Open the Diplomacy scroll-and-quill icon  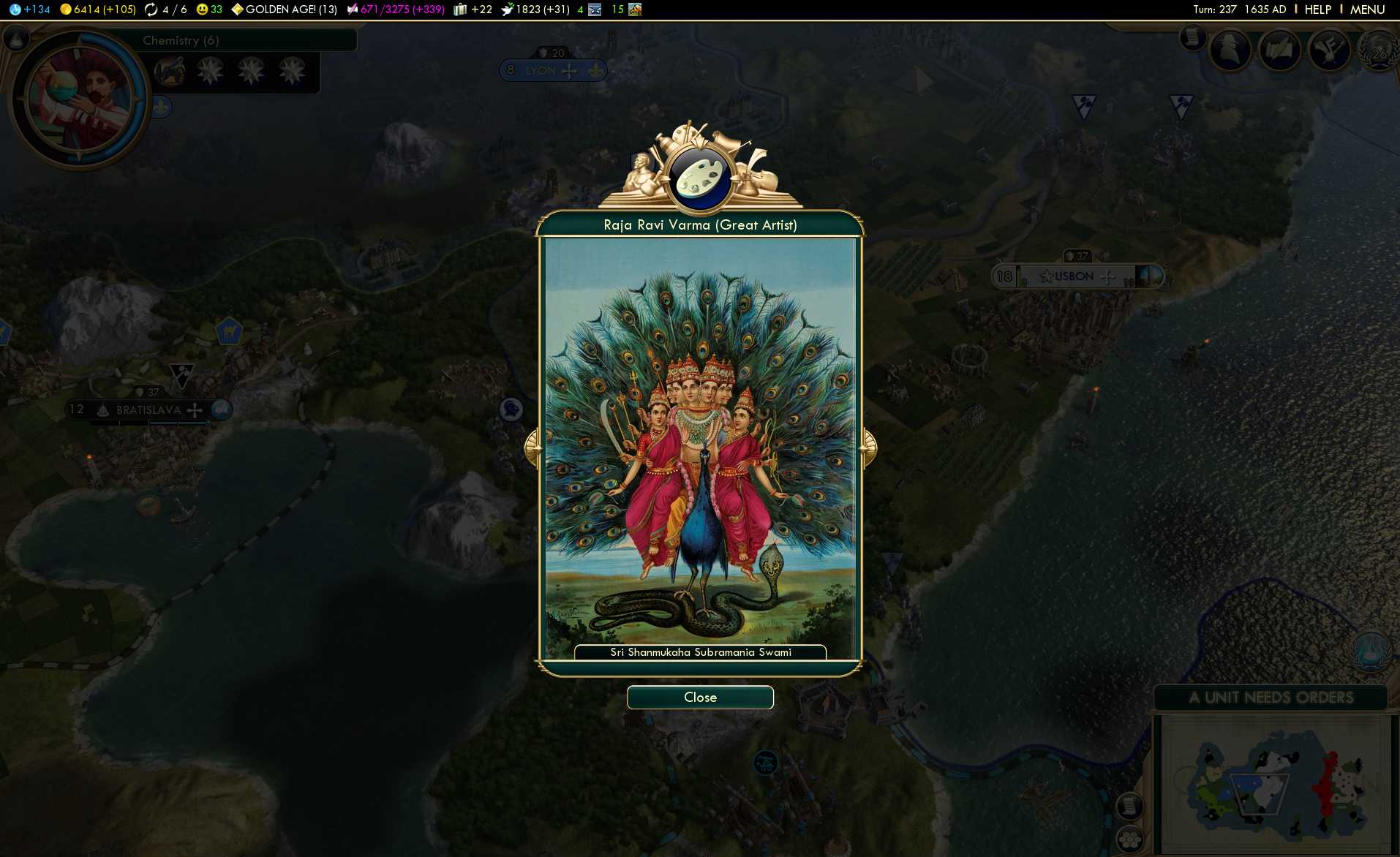pos(1281,50)
